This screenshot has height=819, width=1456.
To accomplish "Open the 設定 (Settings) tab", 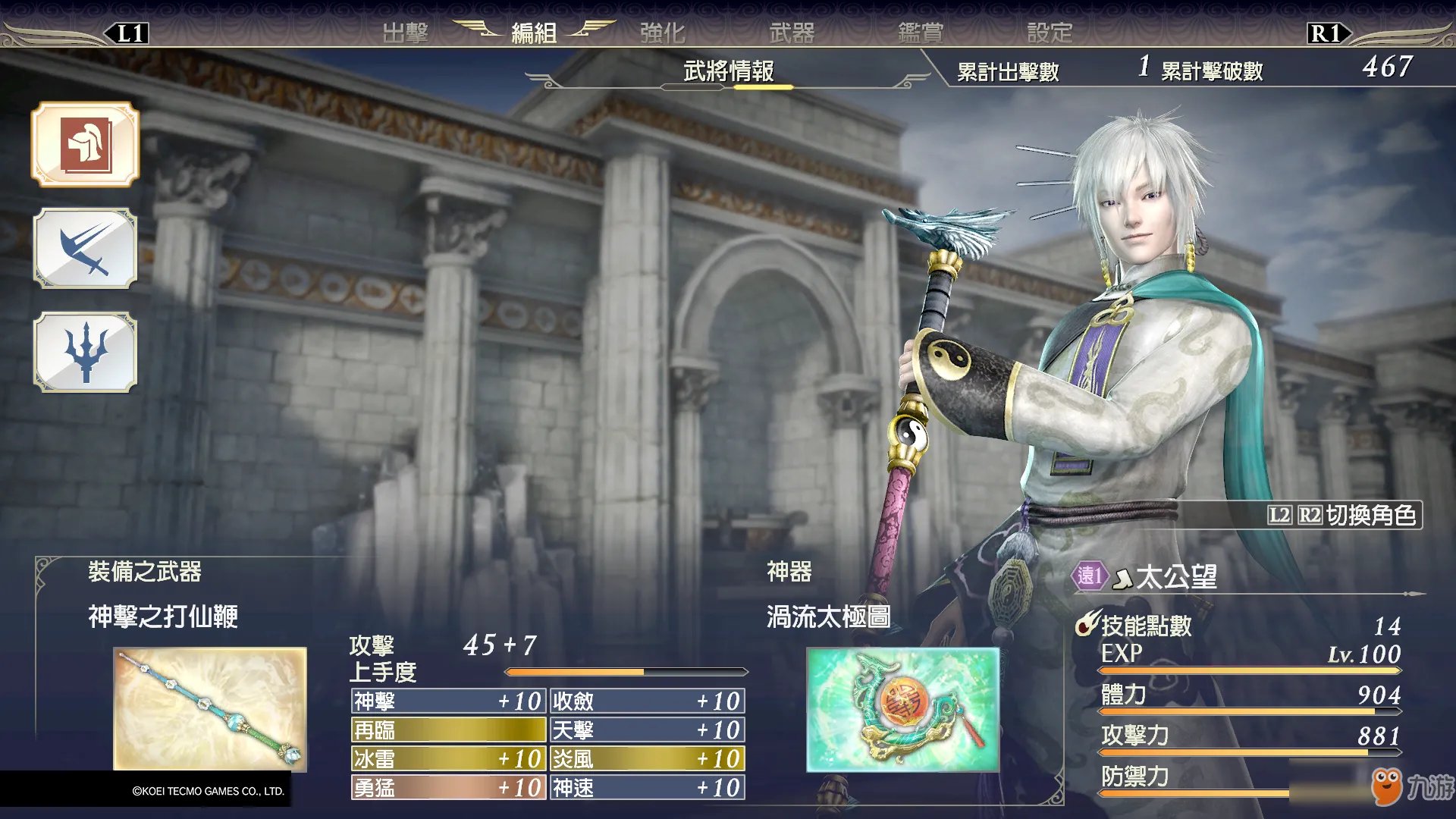I will tap(1050, 33).
